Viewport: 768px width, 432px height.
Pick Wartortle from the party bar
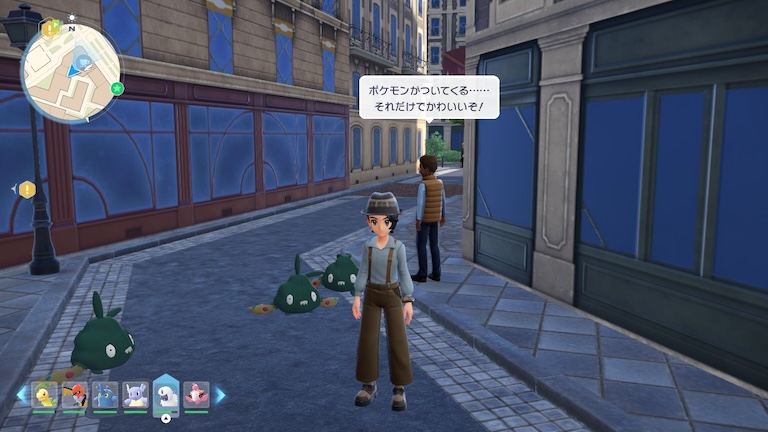(x=136, y=395)
